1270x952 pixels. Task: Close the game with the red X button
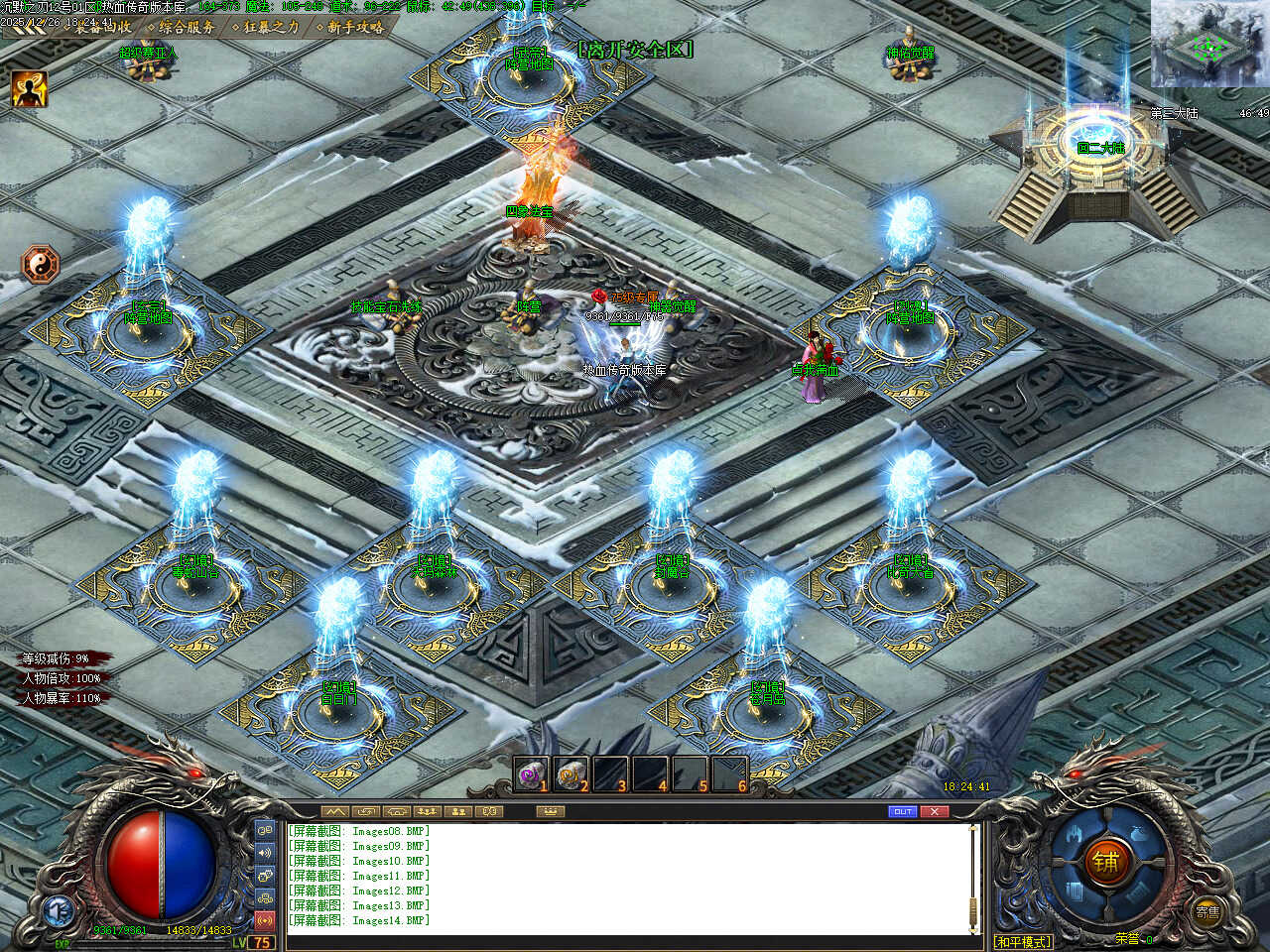pyautogui.click(x=935, y=811)
